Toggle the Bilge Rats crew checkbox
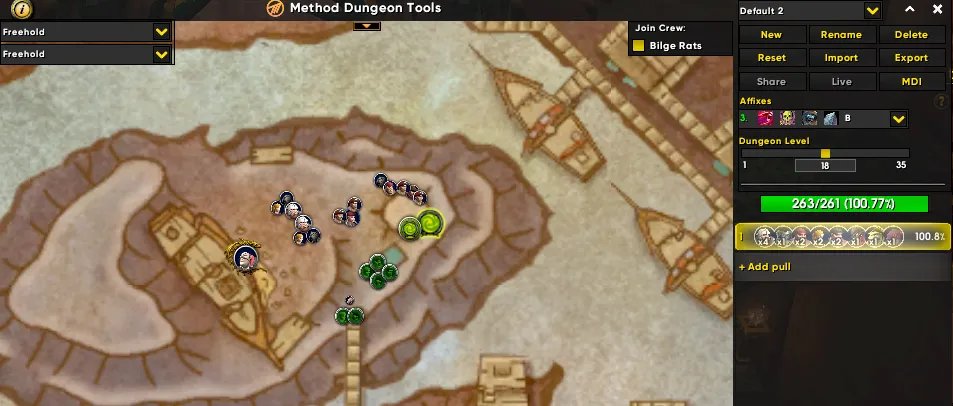The image size is (953, 406). click(x=639, y=46)
